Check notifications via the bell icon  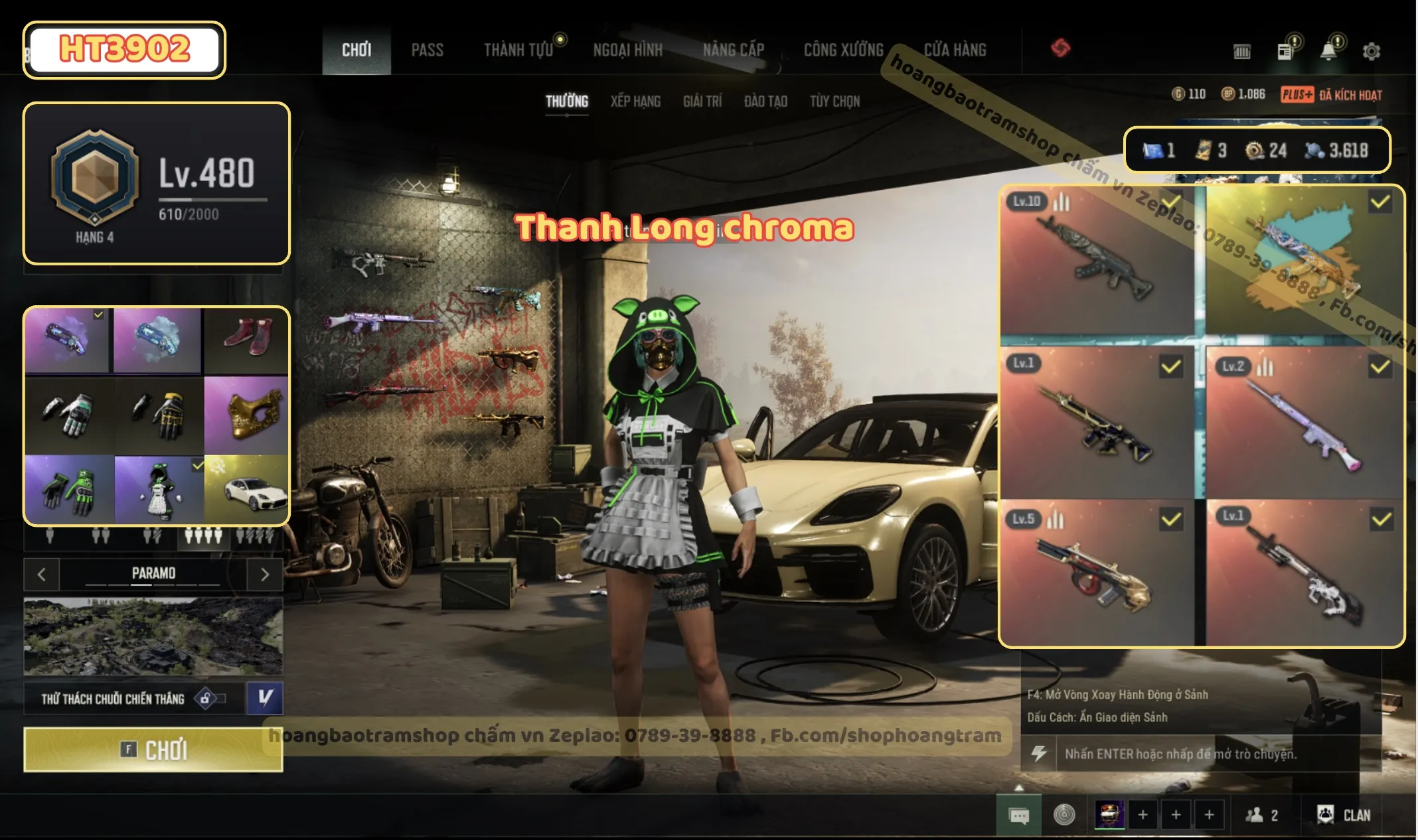1328,51
